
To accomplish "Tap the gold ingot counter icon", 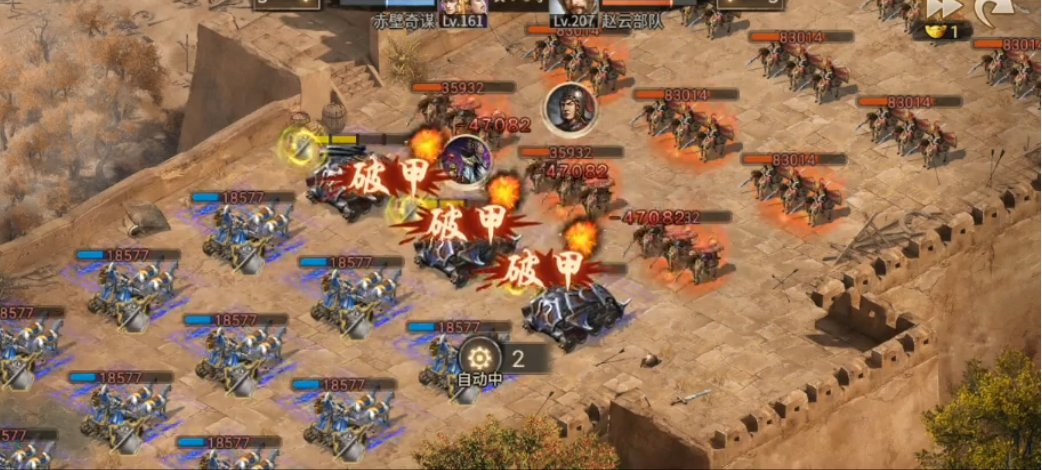I will pyautogui.click(x=932, y=31).
